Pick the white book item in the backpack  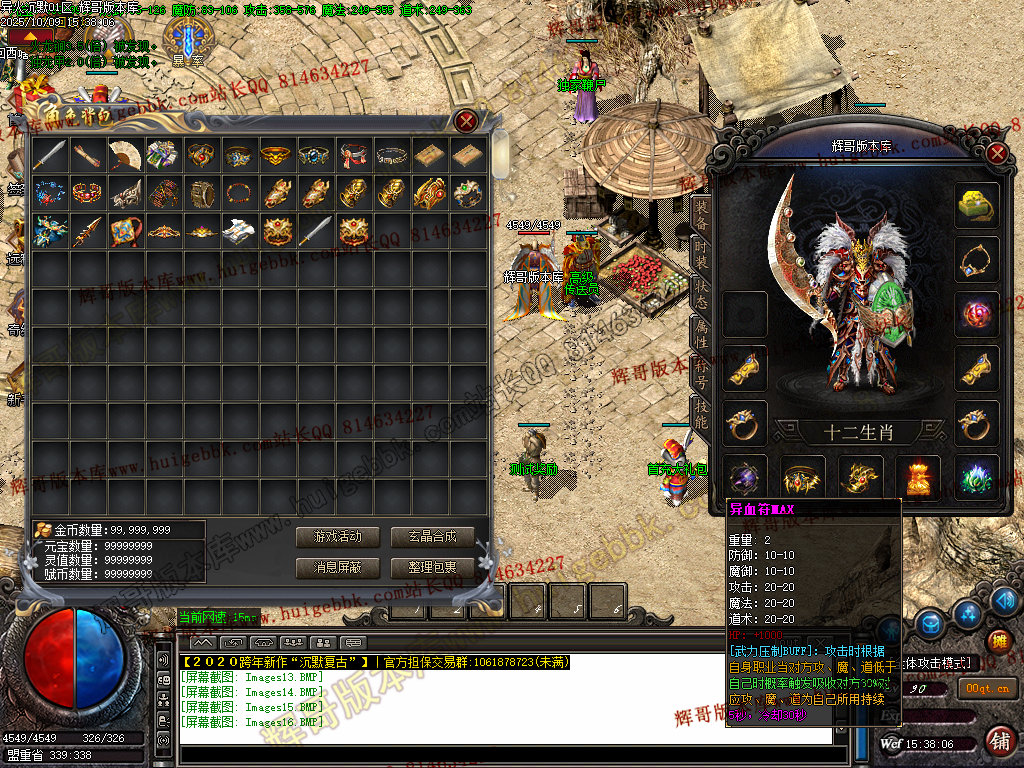(x=239, y=230)
